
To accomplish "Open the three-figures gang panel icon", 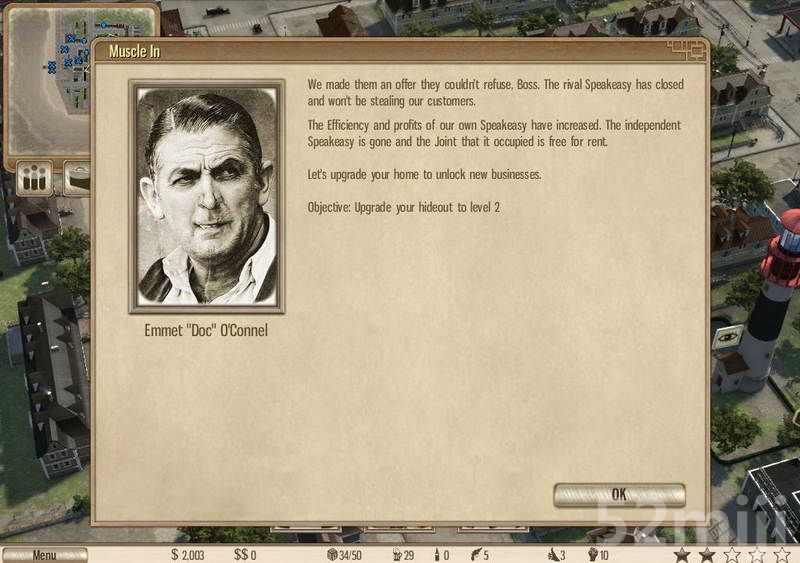I will click(x=36, y=179).
